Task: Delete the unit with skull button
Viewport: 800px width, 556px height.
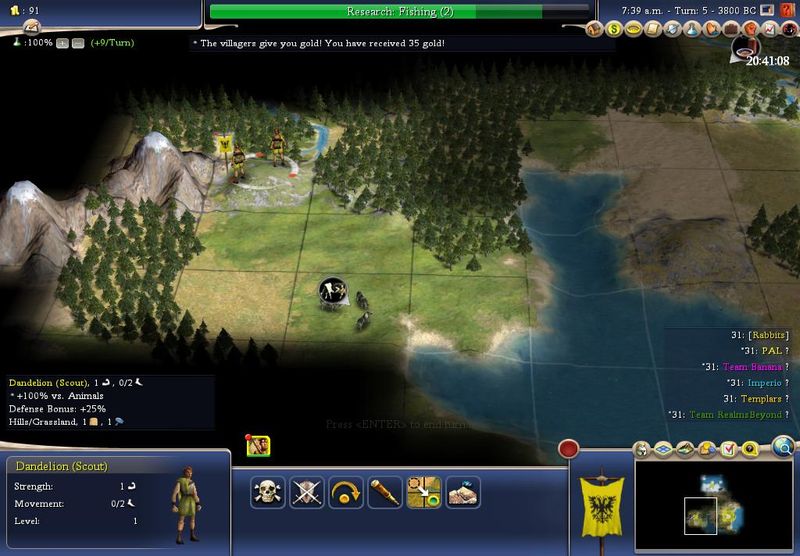Action: tap(267, 491)
